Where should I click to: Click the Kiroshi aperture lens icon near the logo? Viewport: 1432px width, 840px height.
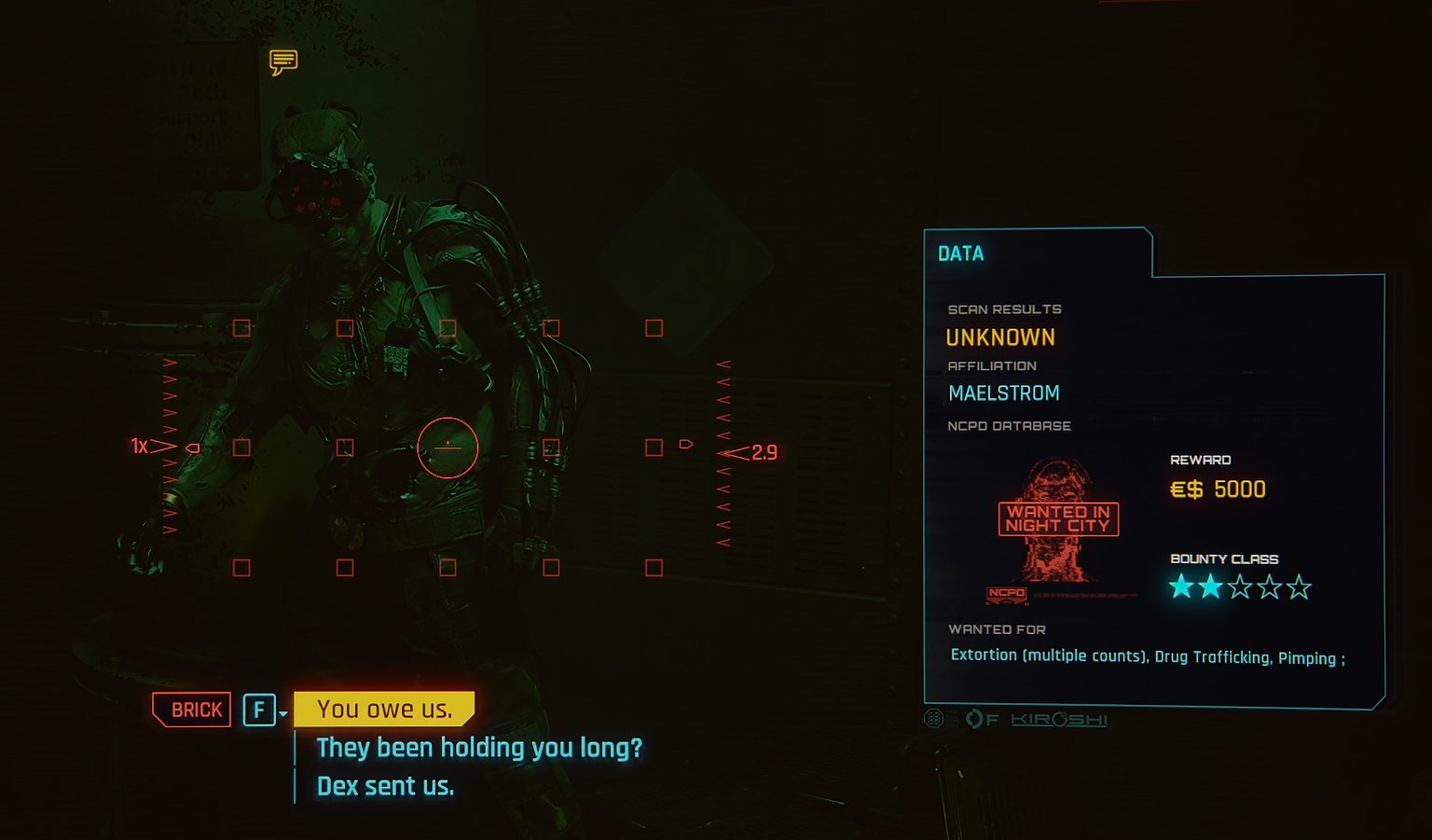[x=974, y=719]
